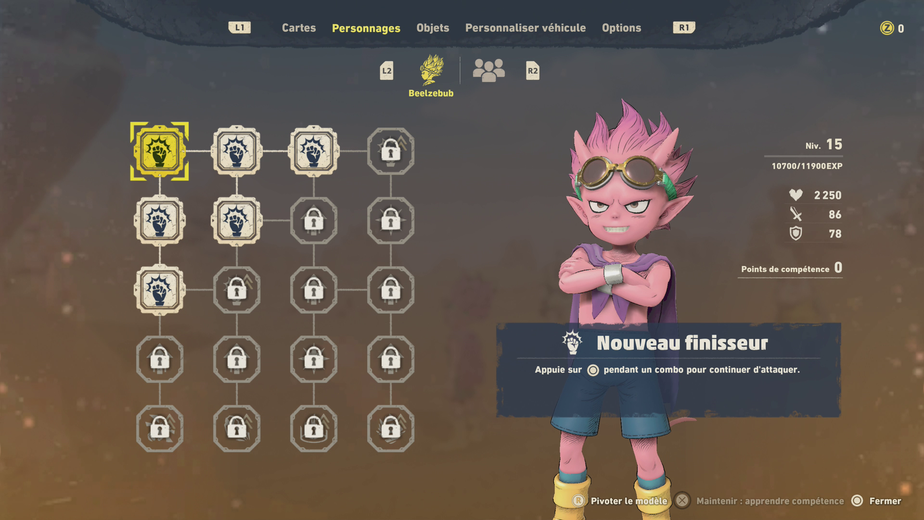Switch to the Personnages tab

click(x=366, y=28)
